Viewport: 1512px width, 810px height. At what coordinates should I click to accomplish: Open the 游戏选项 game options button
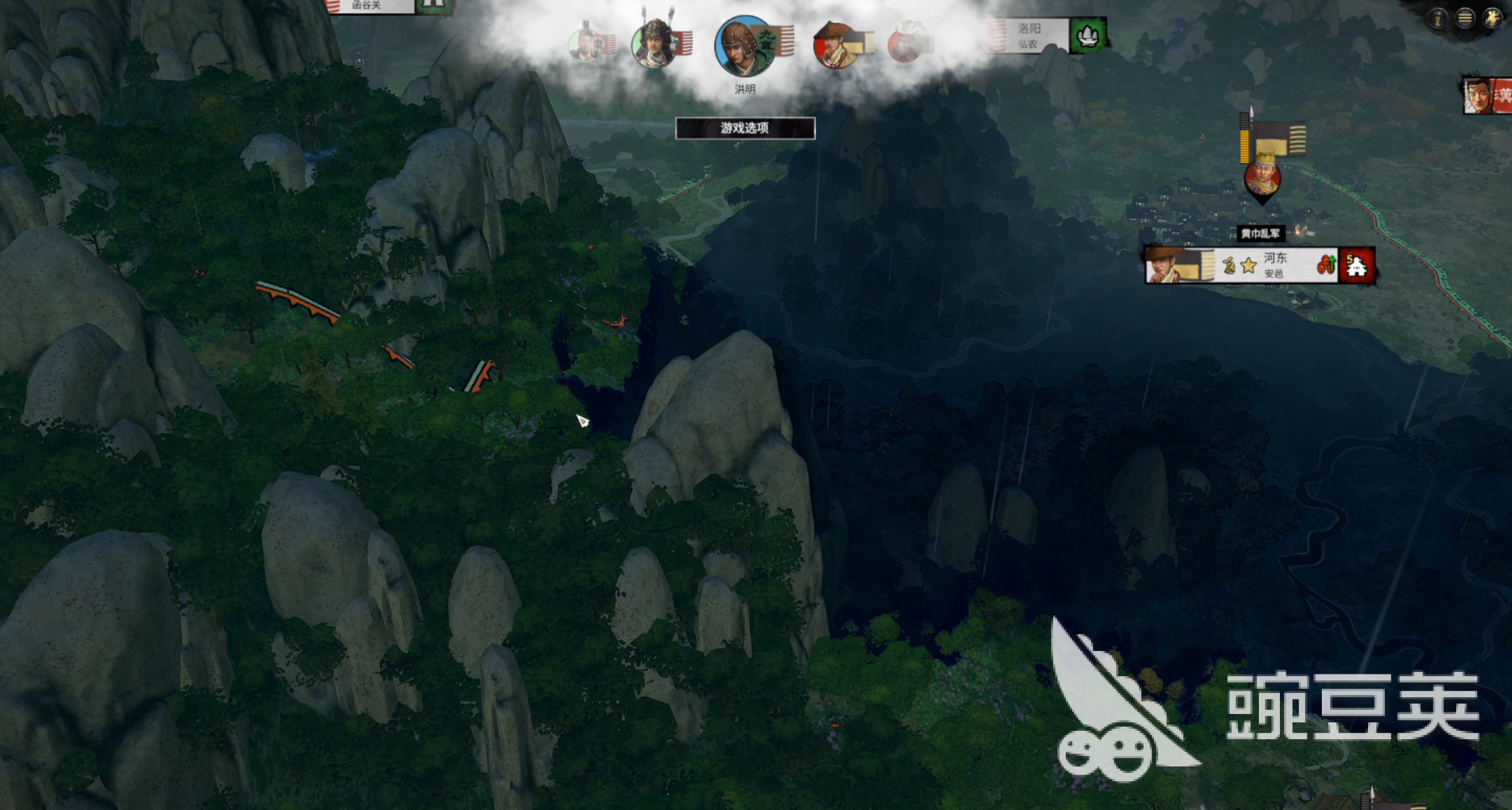tap(745, 128)
